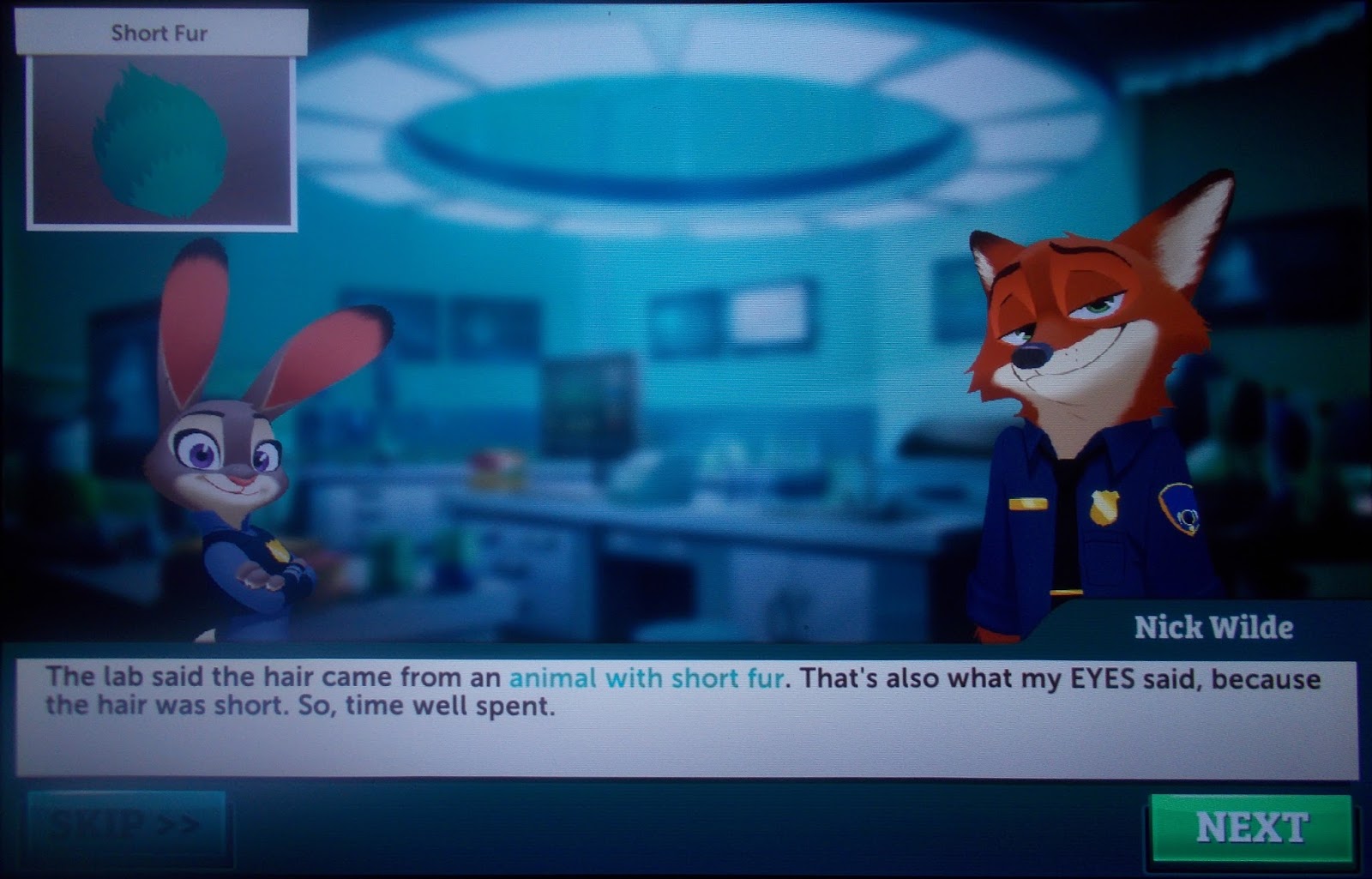The height and width of the screenshot is (879, 1372).
Task: Click the green NEXT button background swatch
Action: pyautogui.click(x=1252, y=826)
